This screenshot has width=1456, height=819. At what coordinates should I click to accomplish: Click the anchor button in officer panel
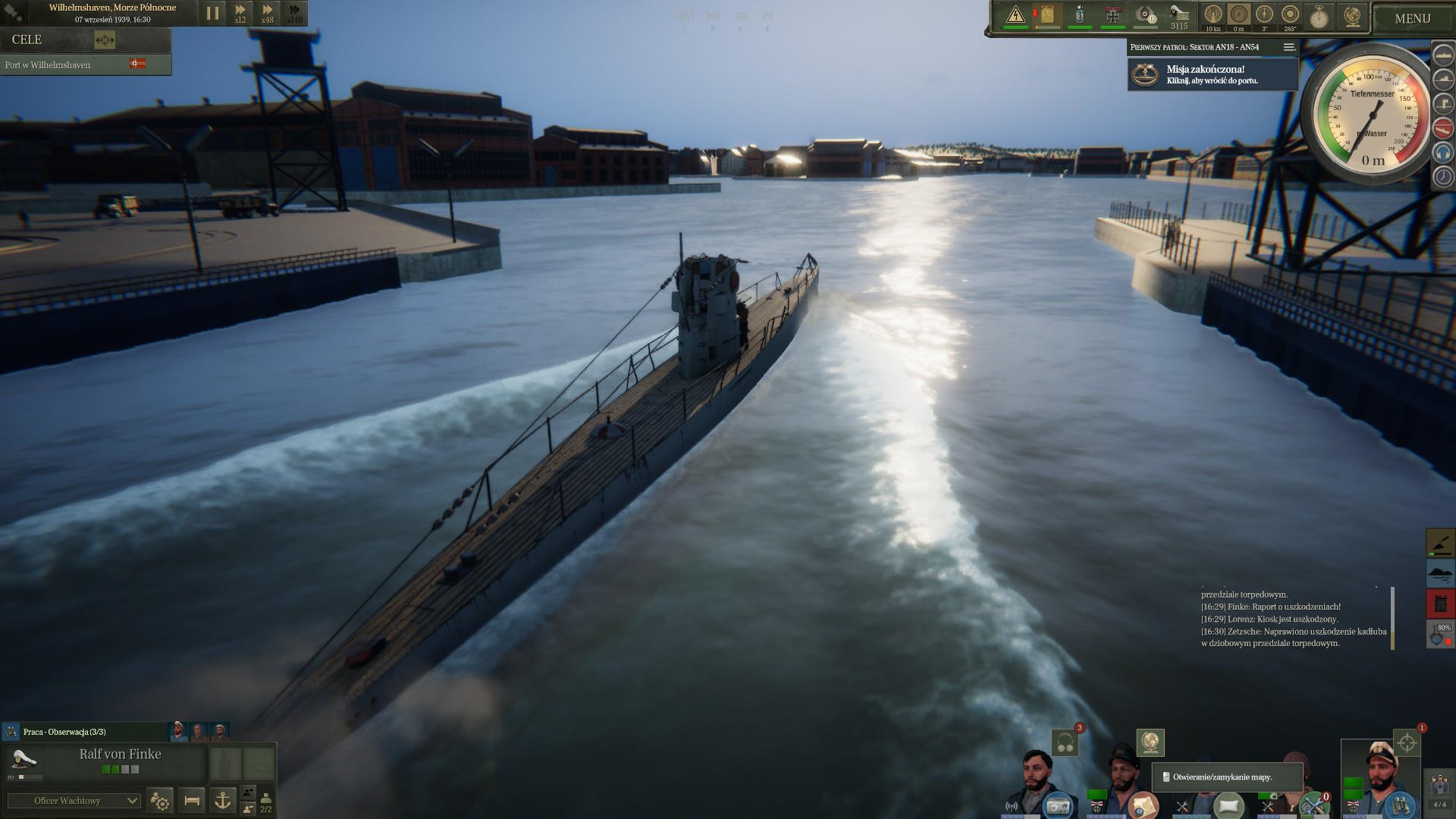(223, 800)
